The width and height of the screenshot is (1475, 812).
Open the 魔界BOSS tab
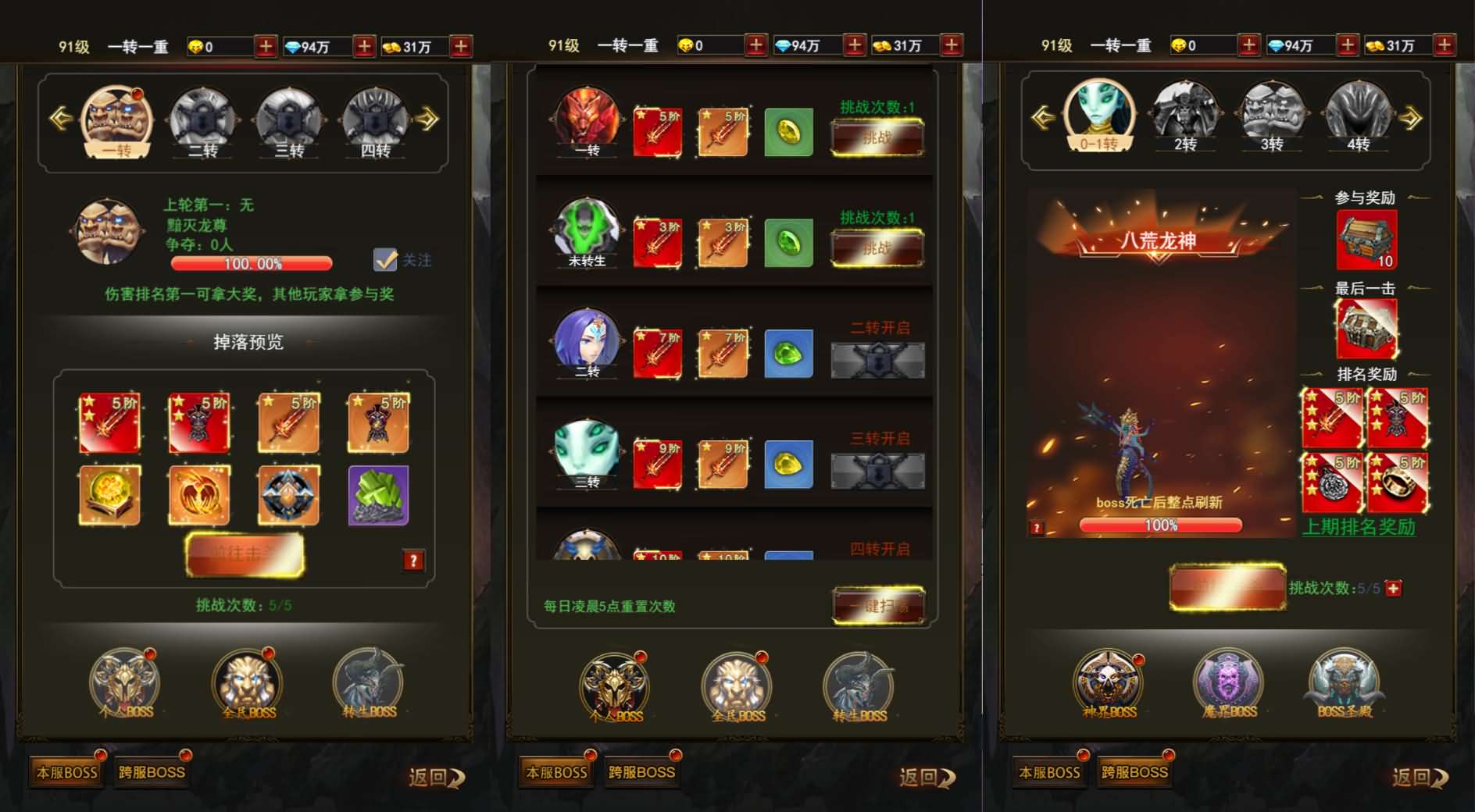[1229, 685]
